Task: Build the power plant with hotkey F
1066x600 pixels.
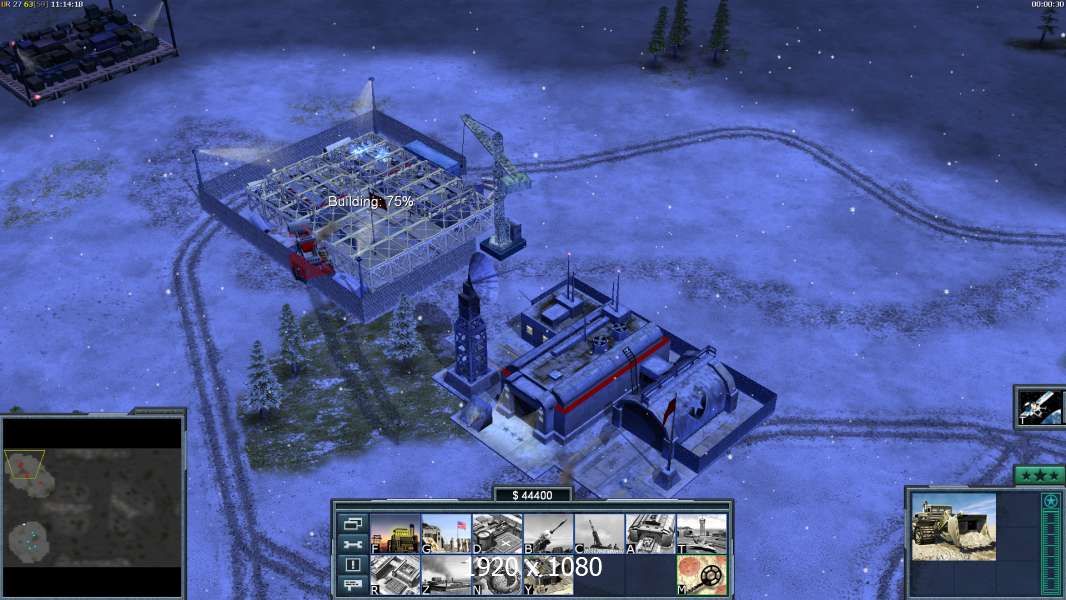Action: pyautogui.click(x=395, y=533)
